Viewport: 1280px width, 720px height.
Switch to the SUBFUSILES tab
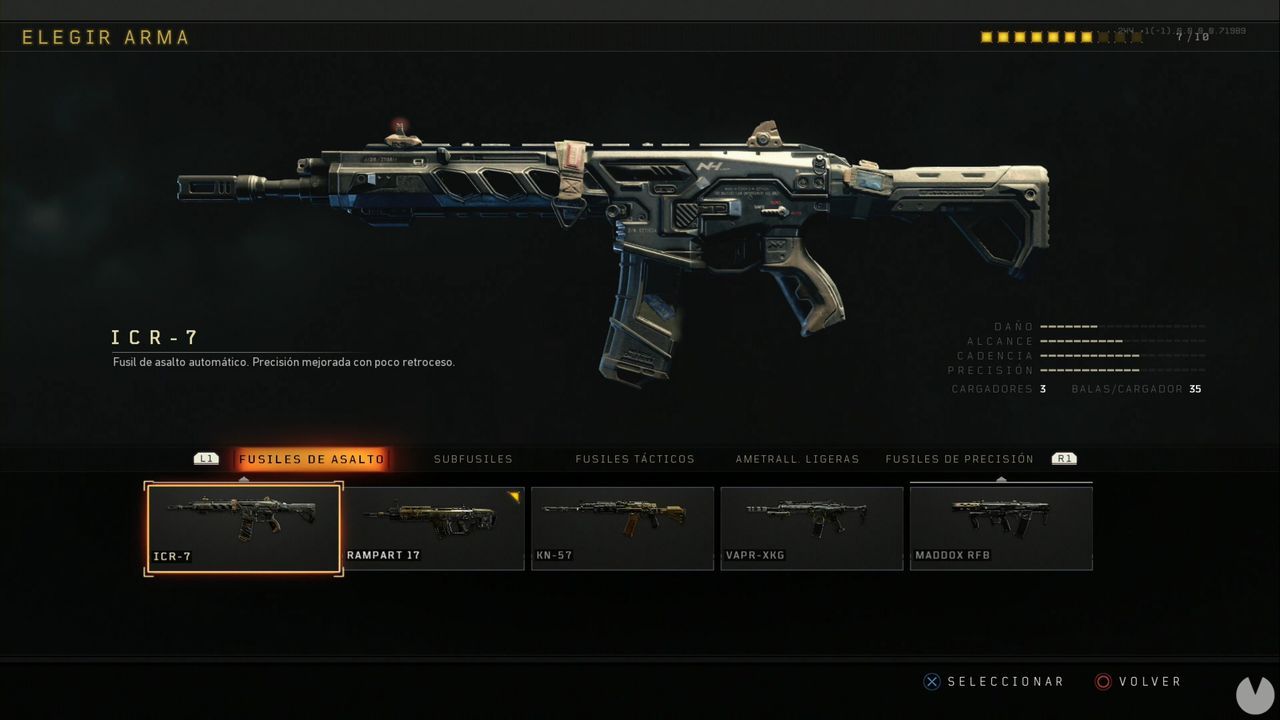point(472,459)
